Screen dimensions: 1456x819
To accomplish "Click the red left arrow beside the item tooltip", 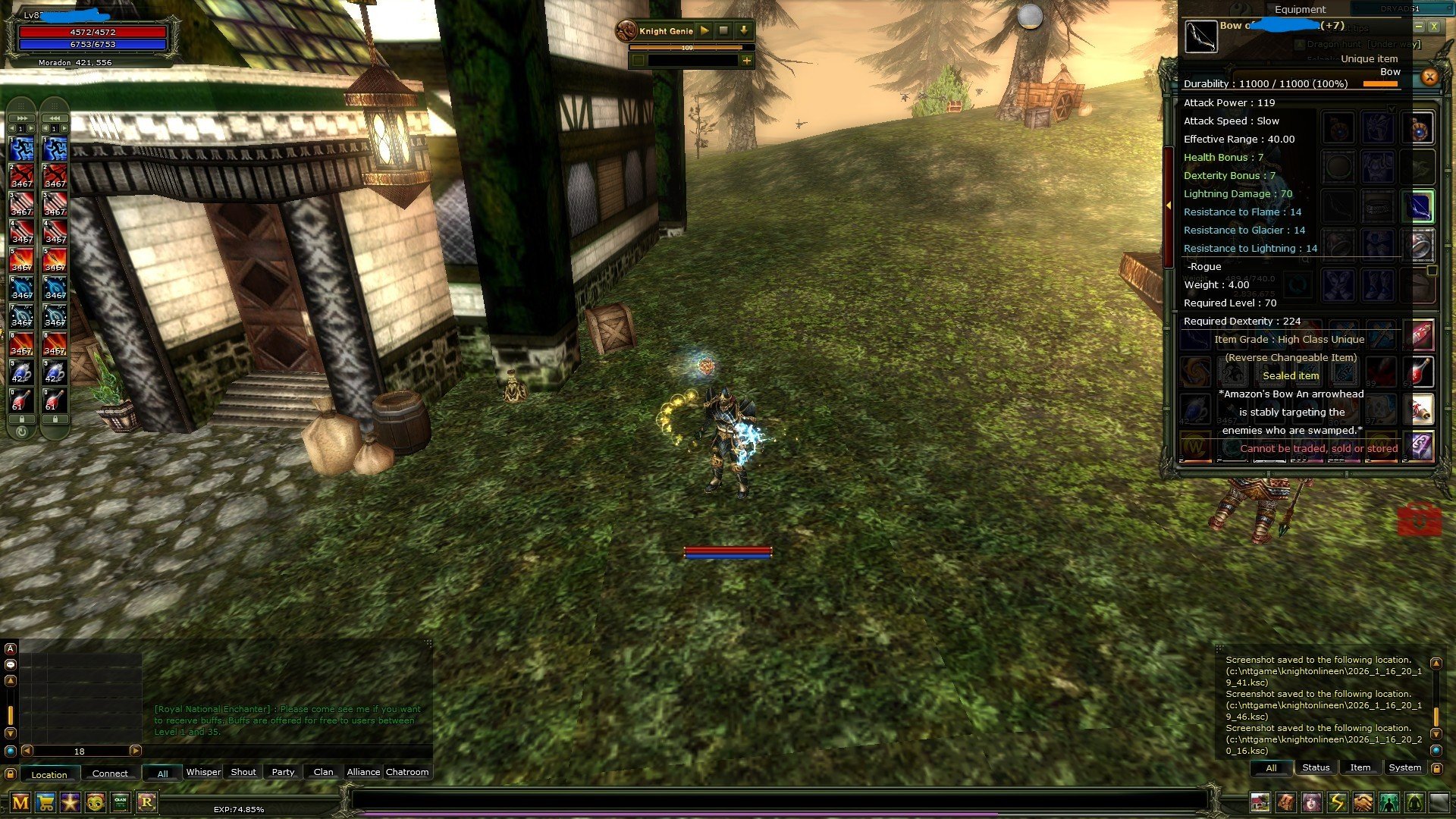I will (x=1169, y=204).
